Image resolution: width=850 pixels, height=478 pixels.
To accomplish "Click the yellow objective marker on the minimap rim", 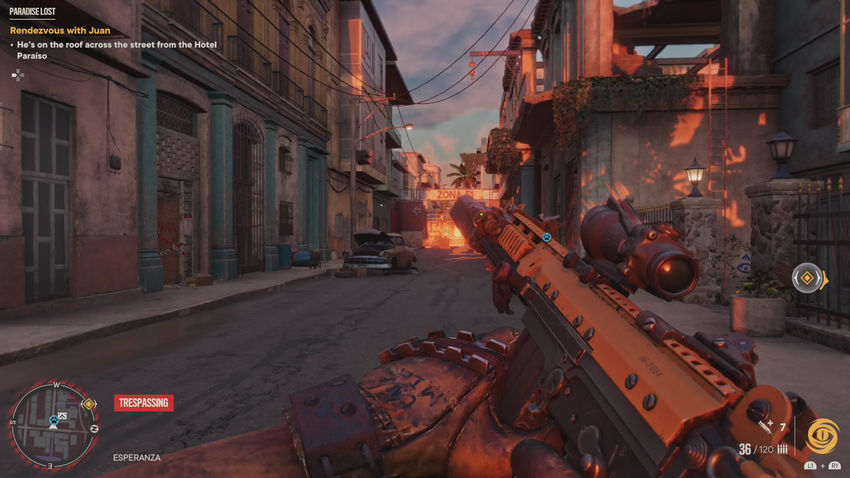I will [x=88, y=404].
